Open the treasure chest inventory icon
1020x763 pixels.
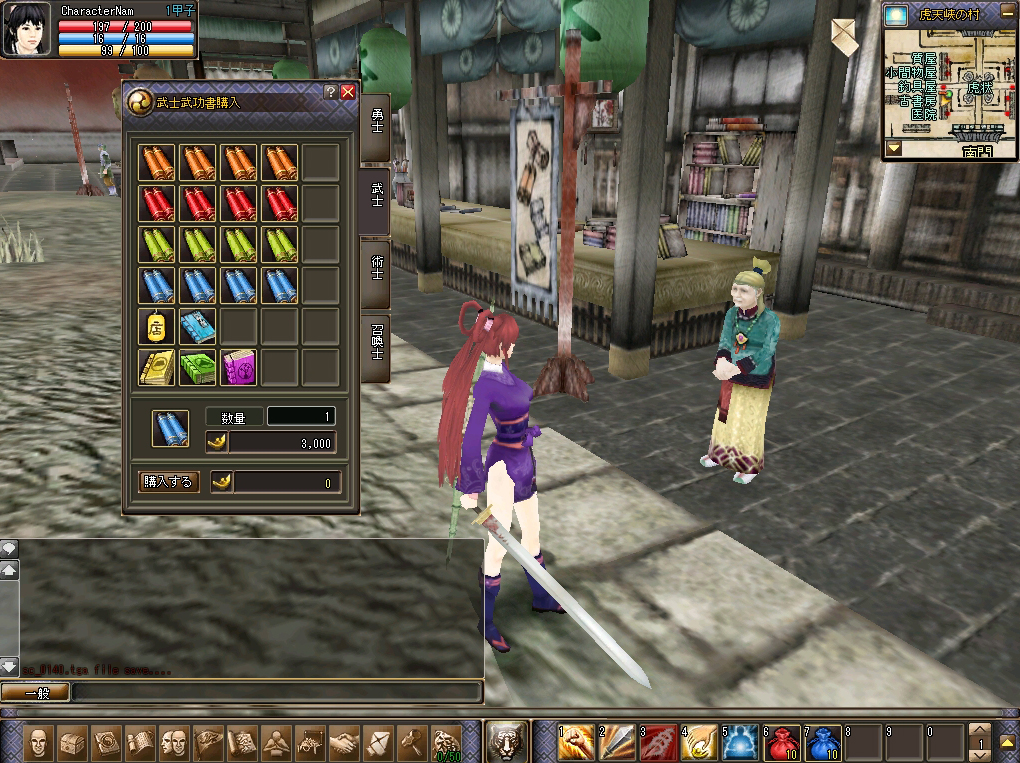pos(72,742)
